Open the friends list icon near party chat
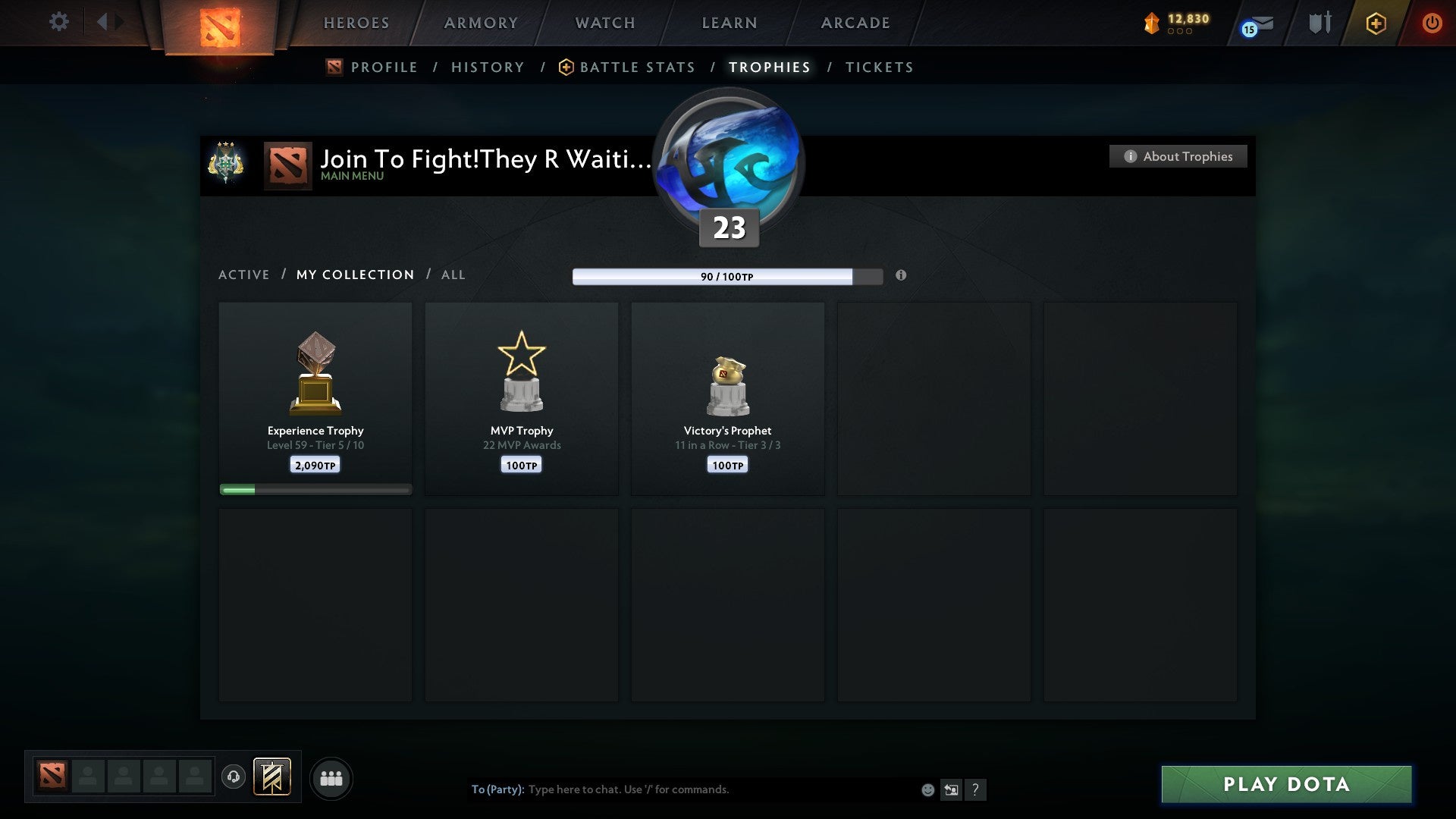 click(x=331, y=778)
